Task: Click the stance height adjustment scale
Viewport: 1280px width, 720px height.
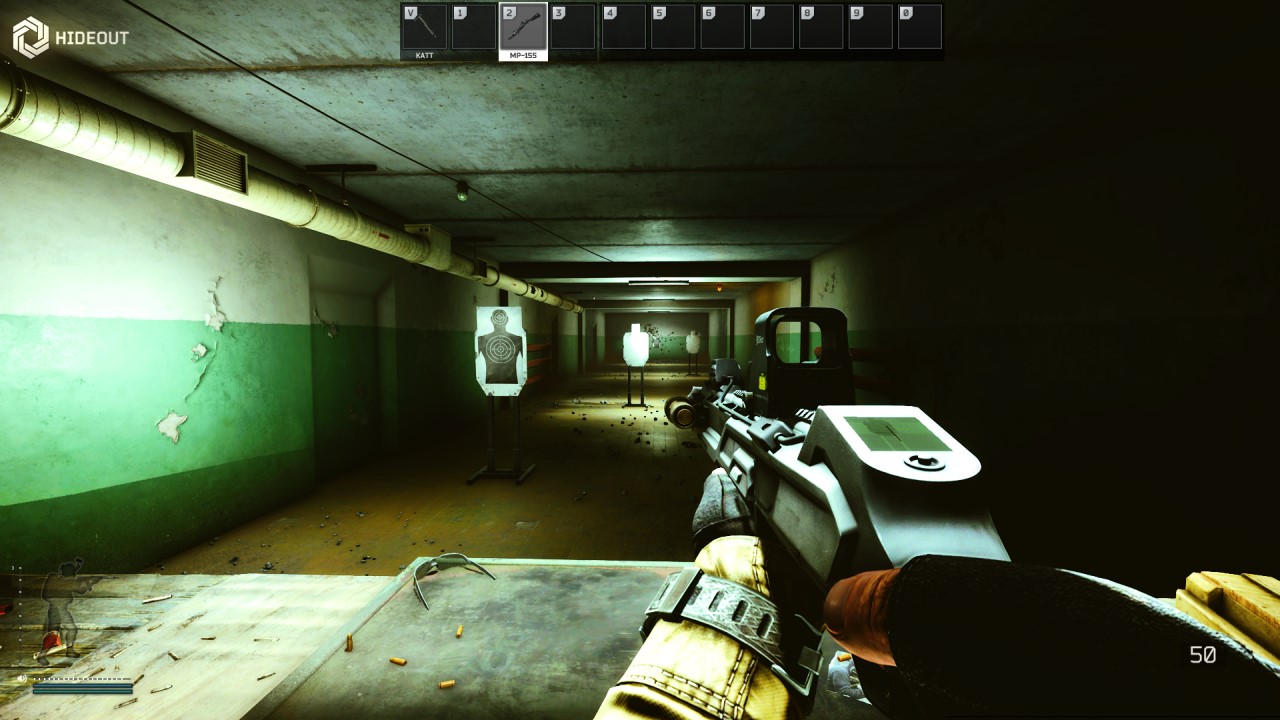Action: (19, 615)
